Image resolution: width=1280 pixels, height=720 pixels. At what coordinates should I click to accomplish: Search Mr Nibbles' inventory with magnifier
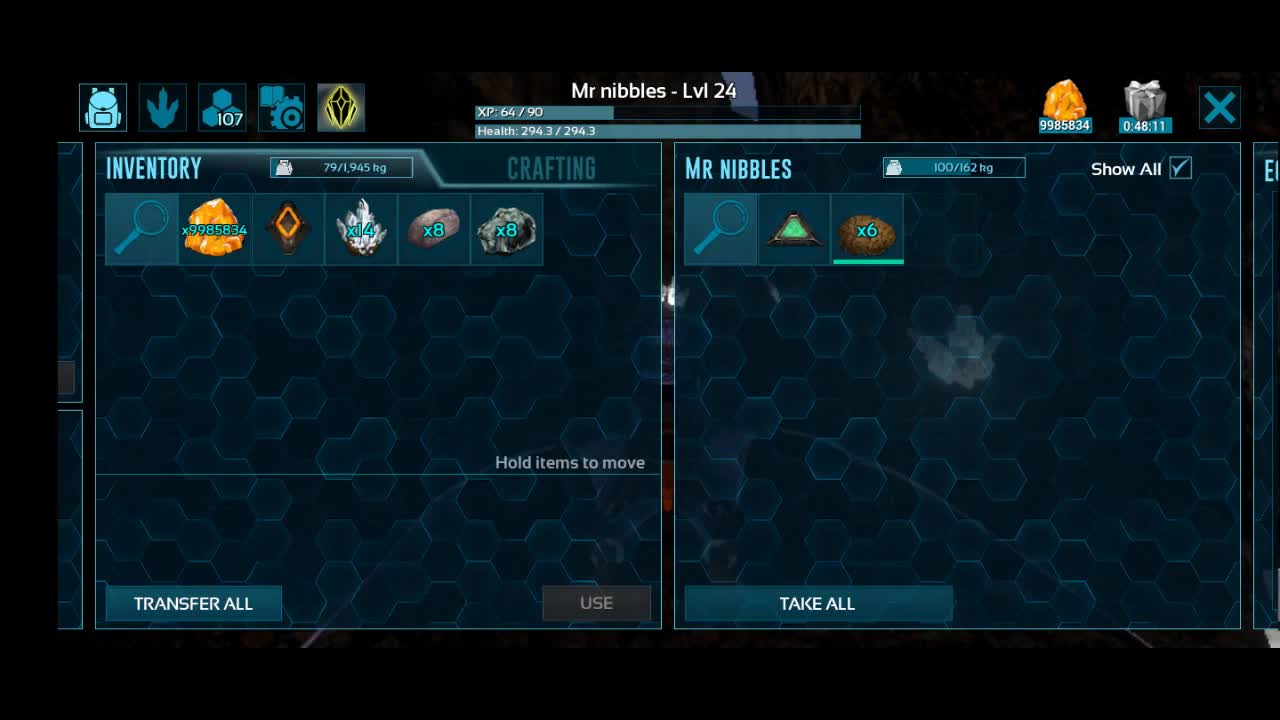pyautogui.click(x=720, y=229)
